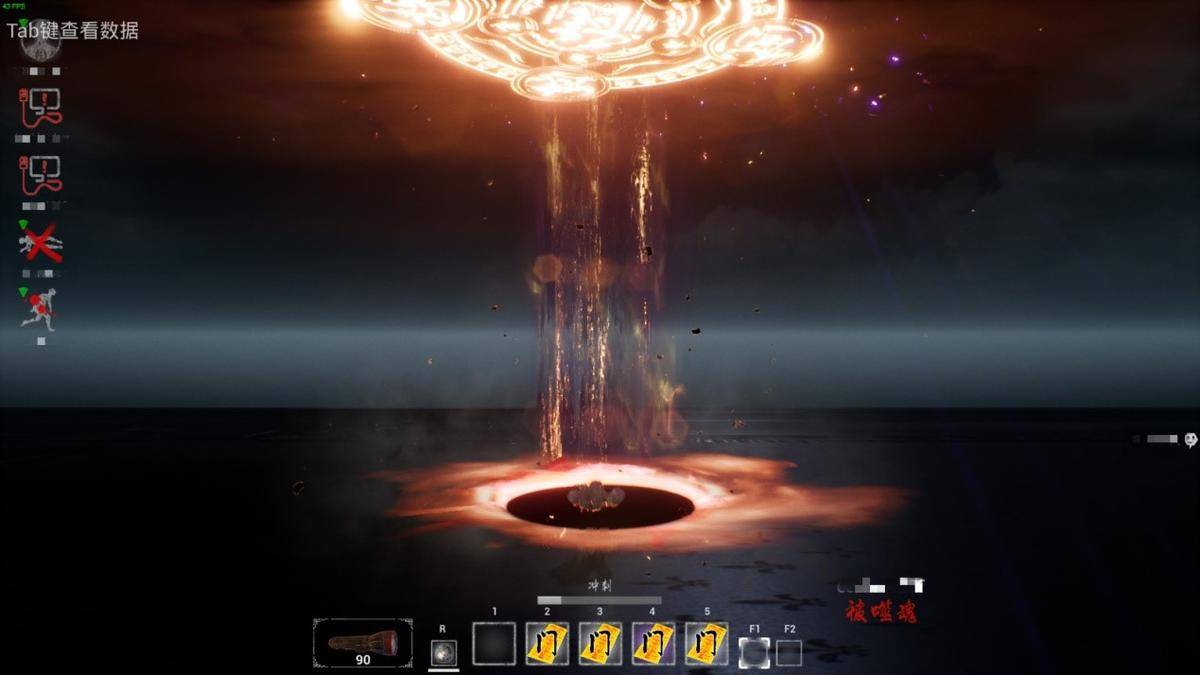Activate the R skill orb icon
Viewport: 1200px width, 675px height.
click(443, 652)
